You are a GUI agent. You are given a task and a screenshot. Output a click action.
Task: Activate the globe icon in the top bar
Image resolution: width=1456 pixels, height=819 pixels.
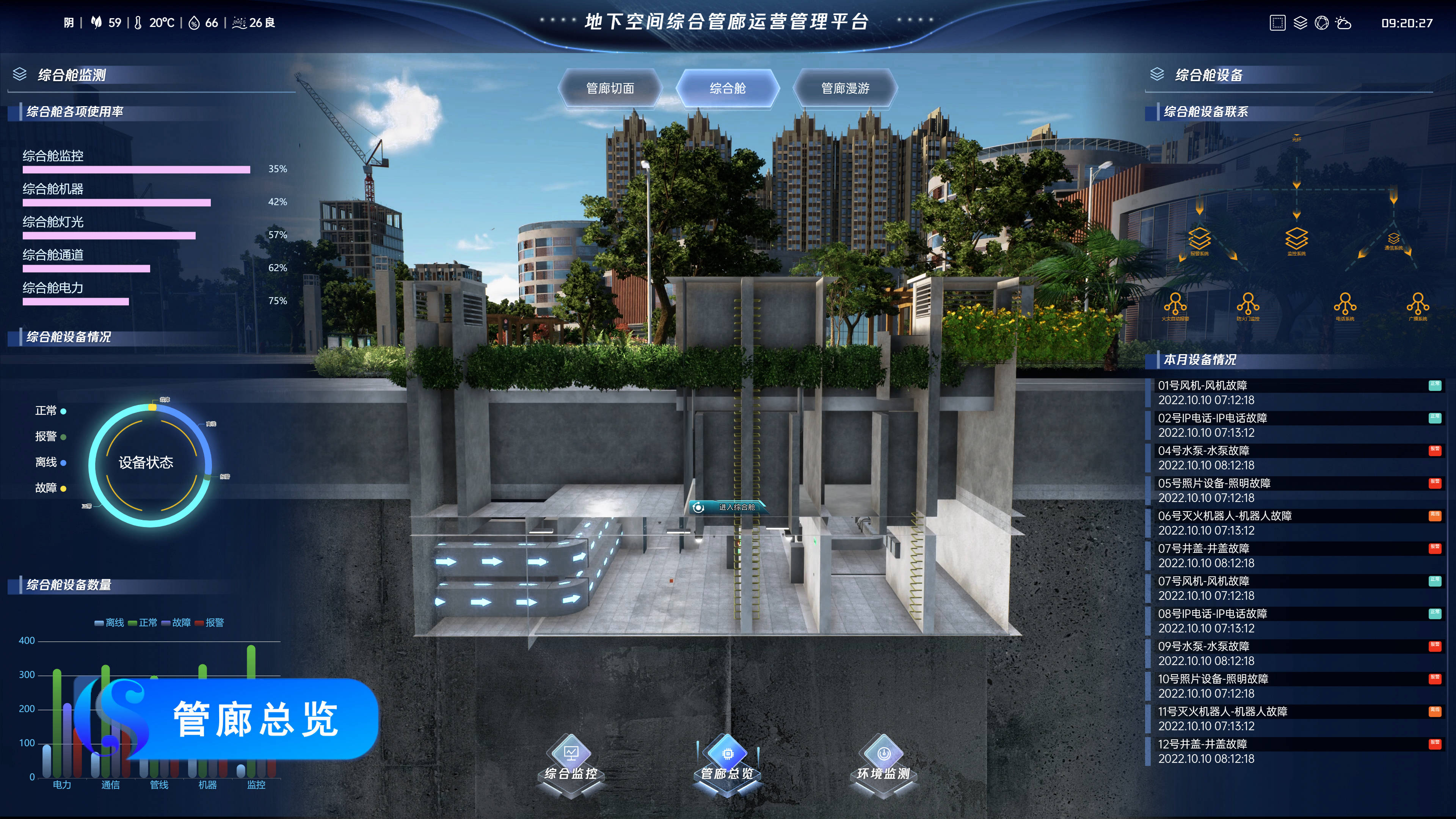1321,23
